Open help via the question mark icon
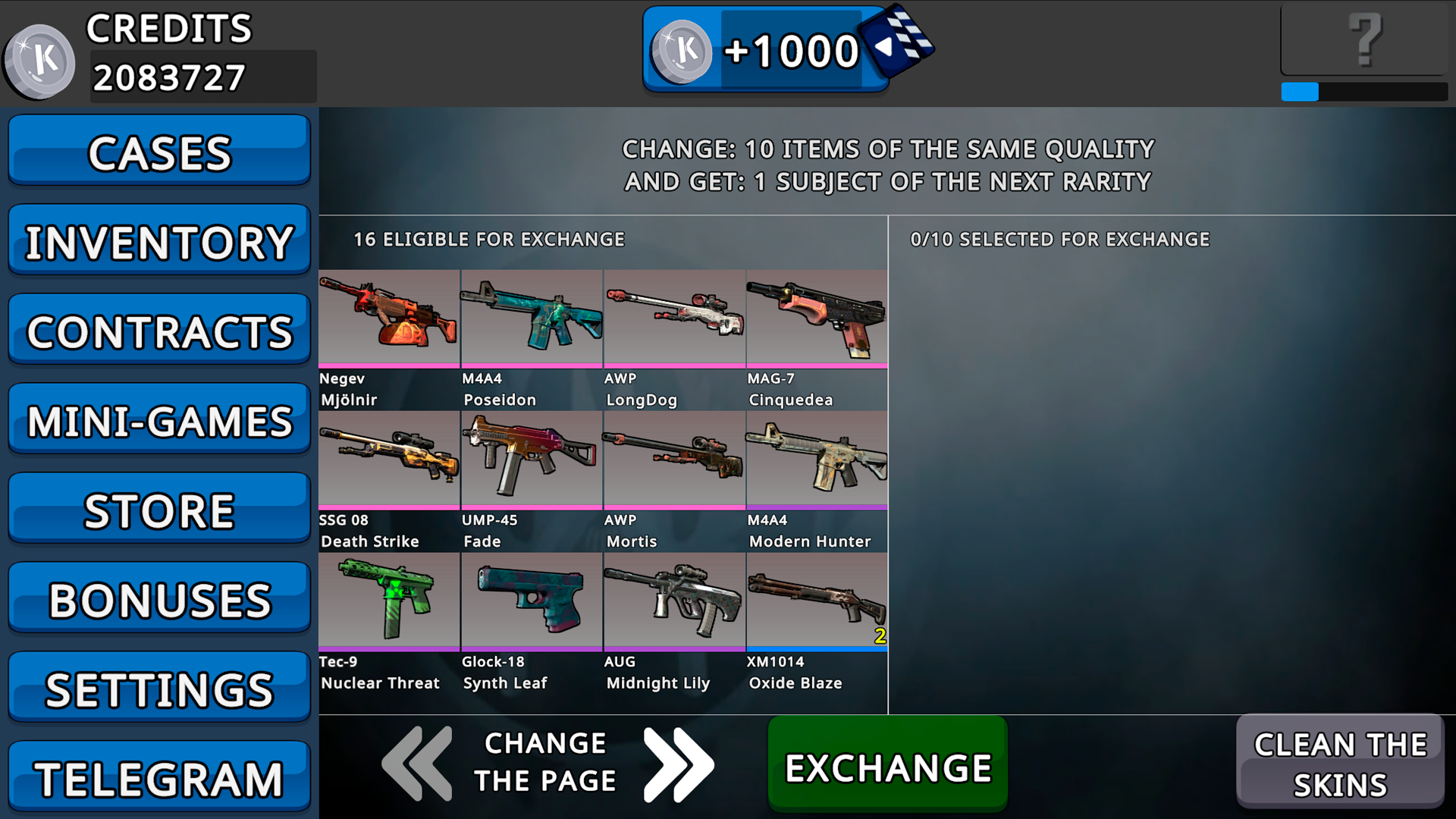 (x=1365, y=38)
